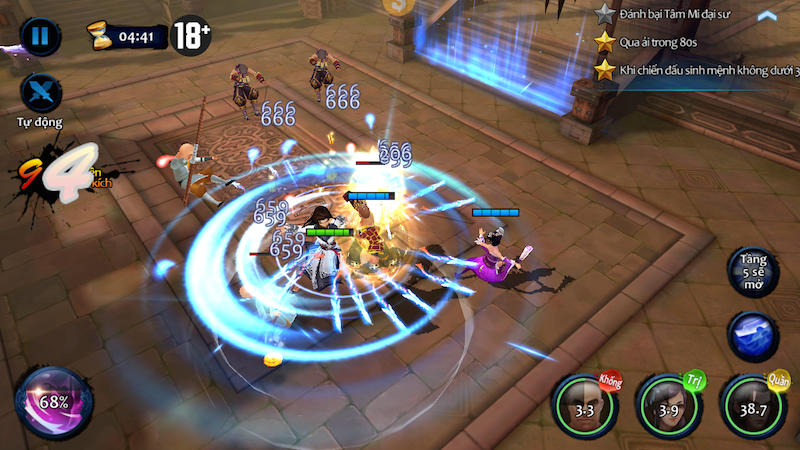Activate the purple 68% ultimate orb
This screenshot has height=450, width=800.
click(54, 402)
